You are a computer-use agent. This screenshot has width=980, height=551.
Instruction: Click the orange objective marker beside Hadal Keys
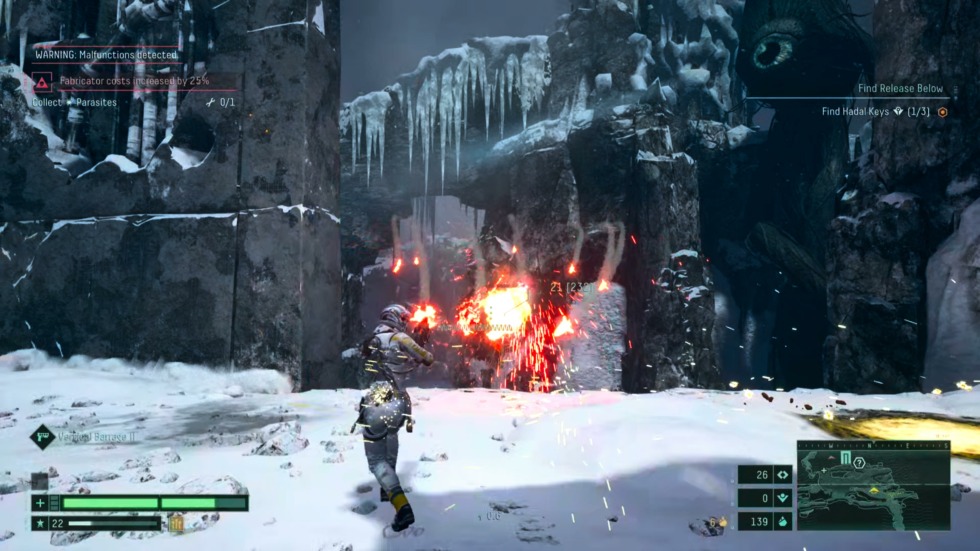pos(942,112)
